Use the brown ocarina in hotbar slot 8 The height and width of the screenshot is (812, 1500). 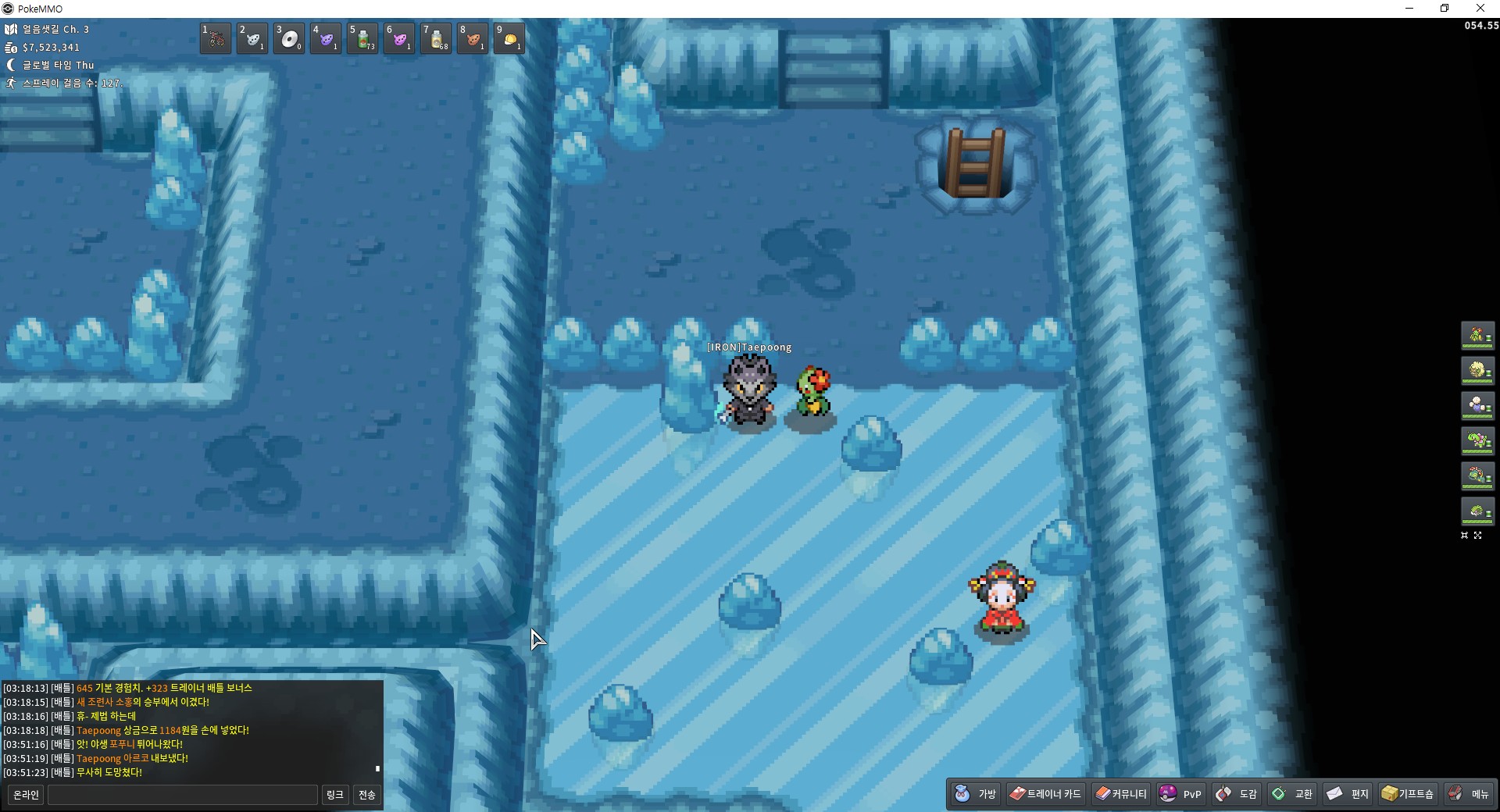coord(473,38)
